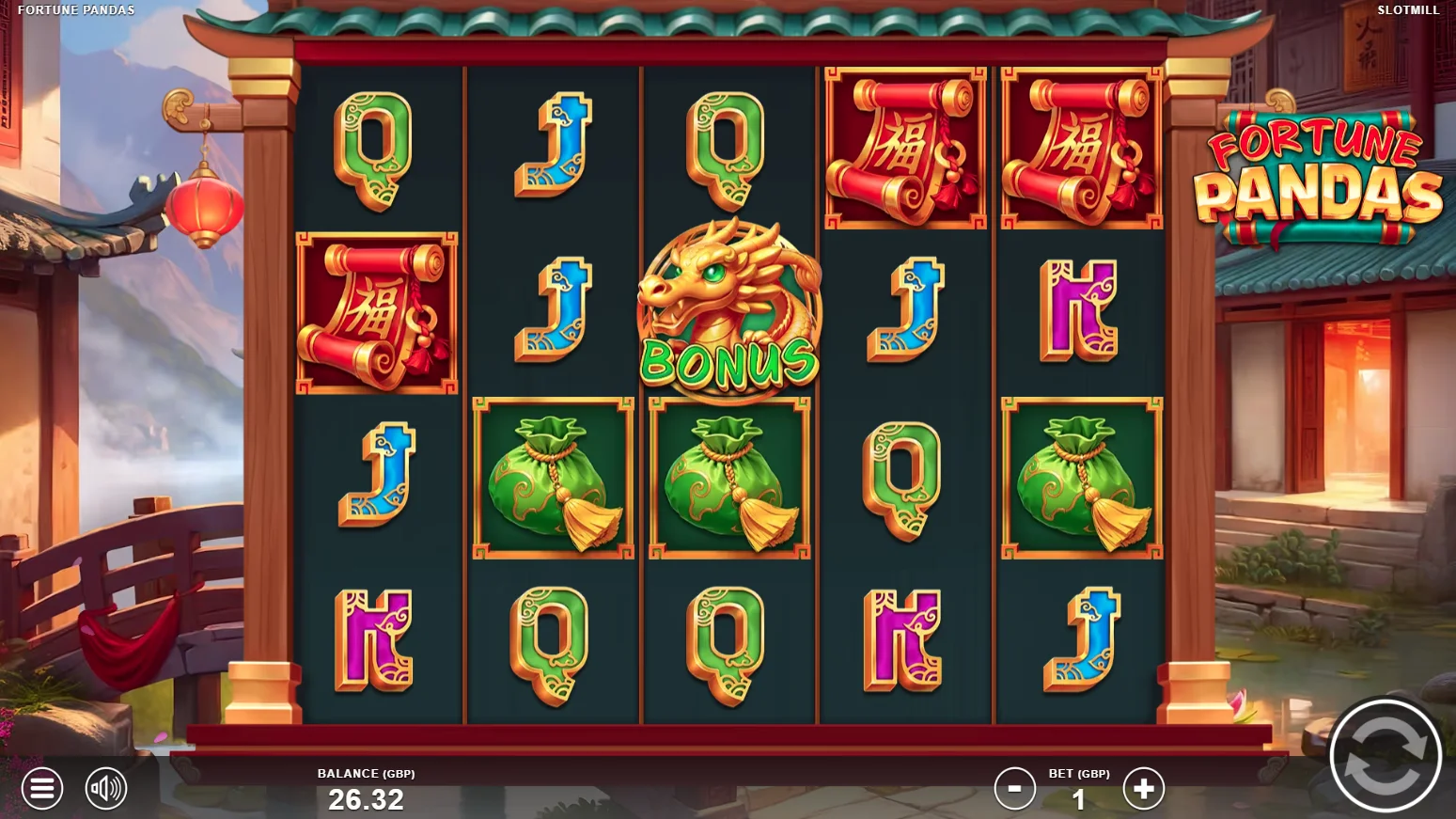This screenshot has height=819, width=1456.
Task: Click the FORTUNE PANDAS title text
Action: point(74,10)
